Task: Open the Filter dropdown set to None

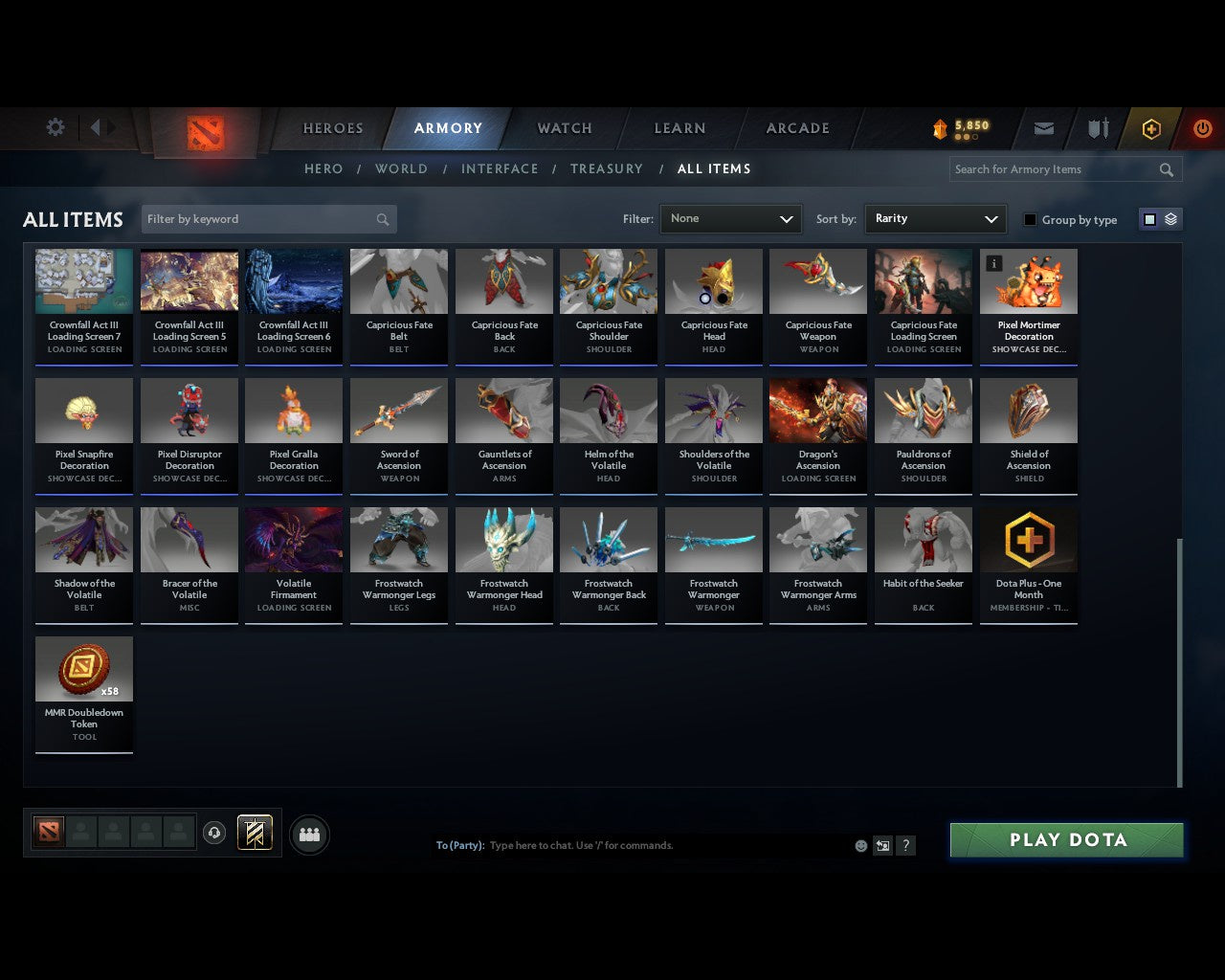Action: click(x=730, y=218)
